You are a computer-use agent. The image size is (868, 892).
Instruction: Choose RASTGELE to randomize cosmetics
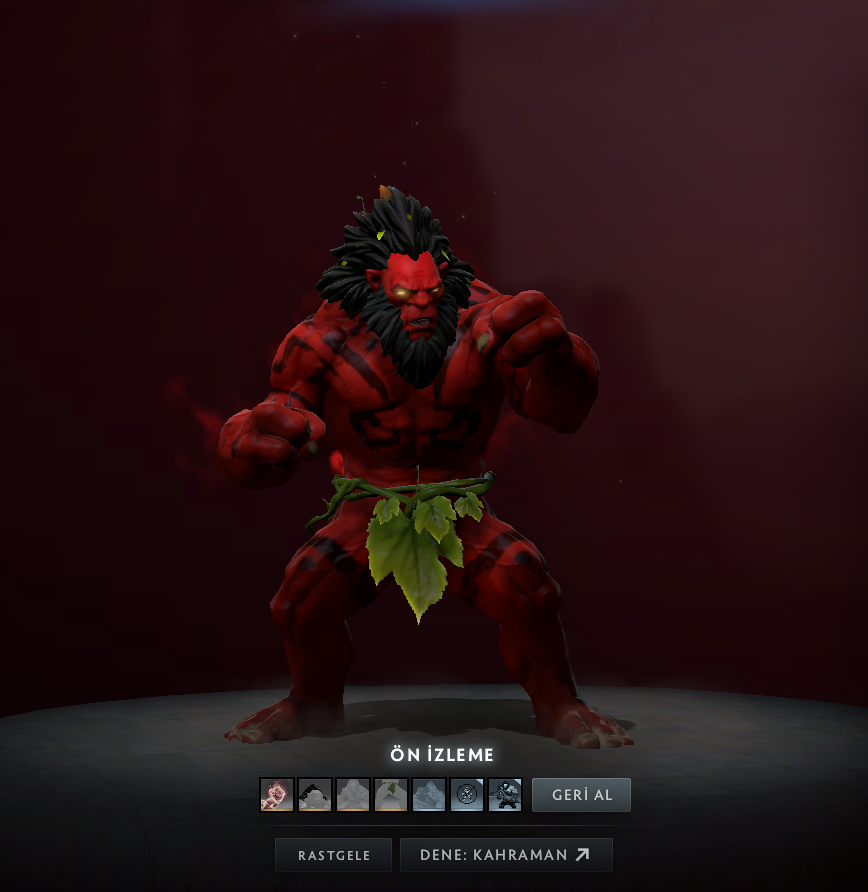coord(333,855)
